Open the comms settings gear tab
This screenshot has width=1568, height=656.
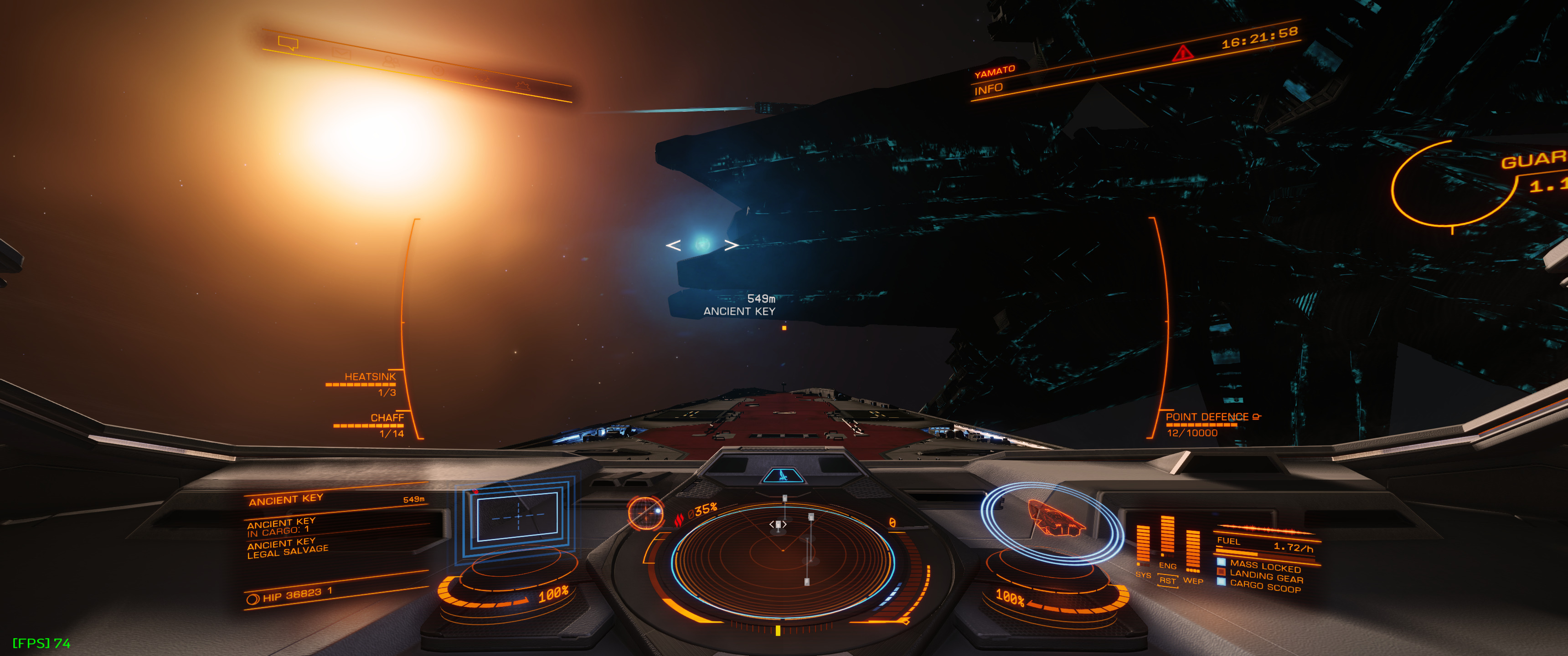(522, 86)
